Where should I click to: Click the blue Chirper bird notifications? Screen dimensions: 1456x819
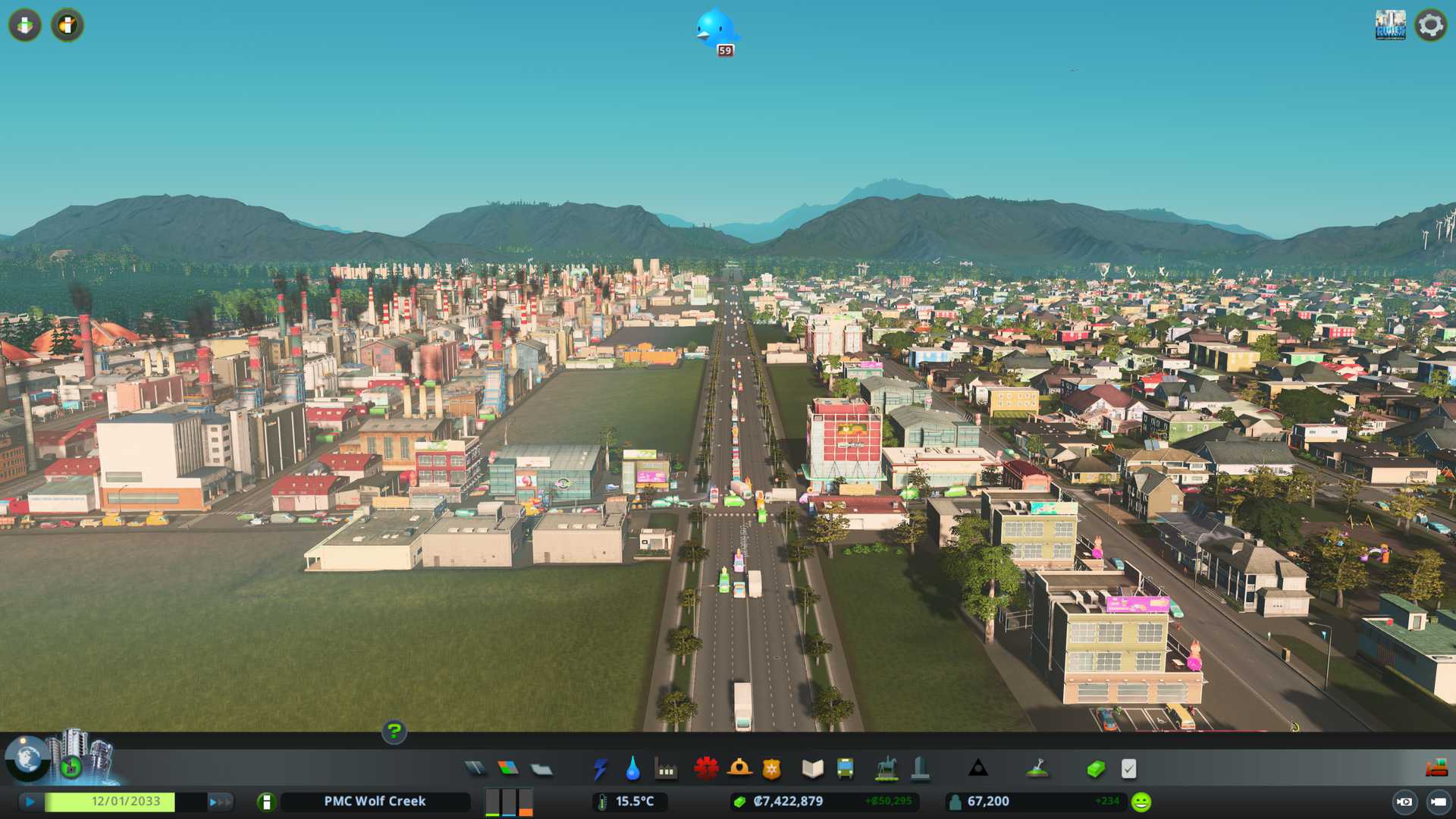pos(715,30)
